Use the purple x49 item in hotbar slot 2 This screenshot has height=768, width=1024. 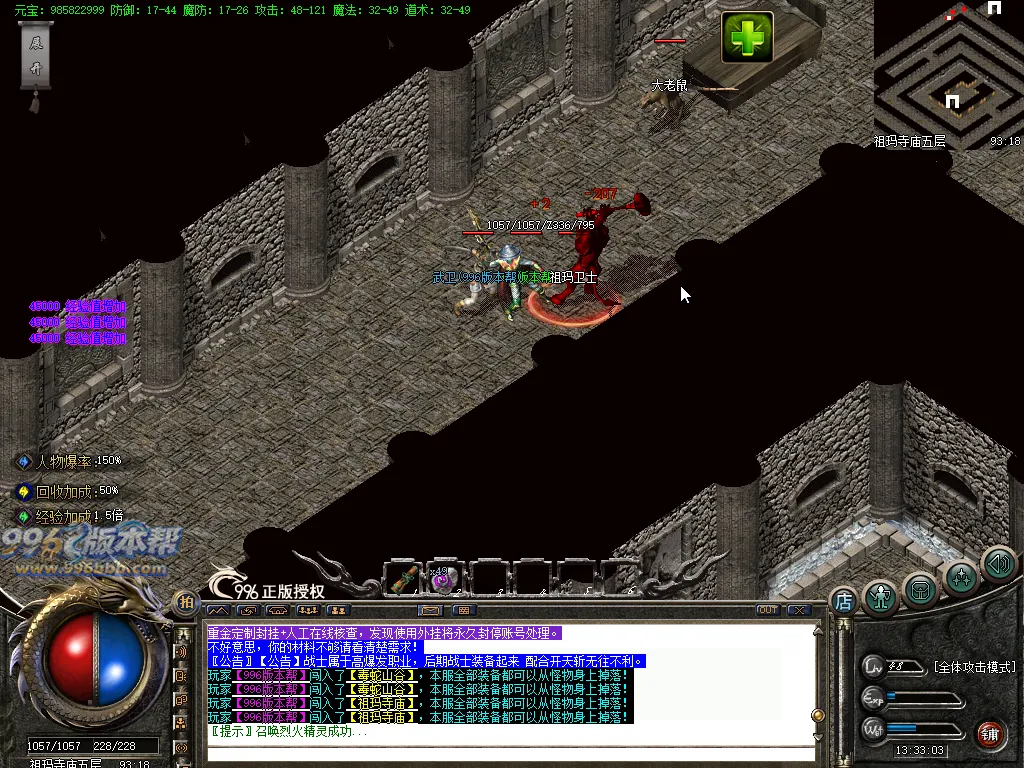(x=444, y=578)
